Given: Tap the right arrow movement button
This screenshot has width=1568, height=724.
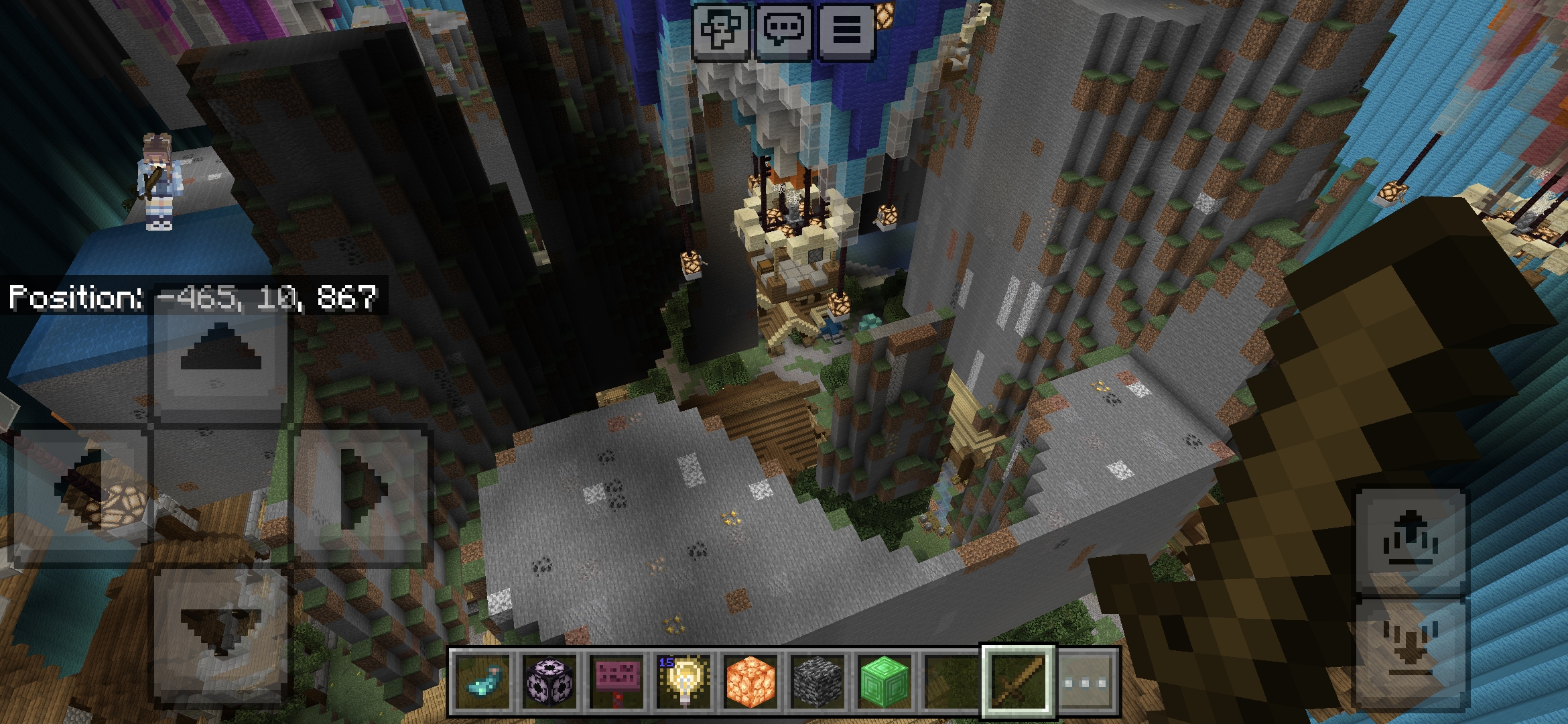Looking at the screenshot, I should click(362, 496).
